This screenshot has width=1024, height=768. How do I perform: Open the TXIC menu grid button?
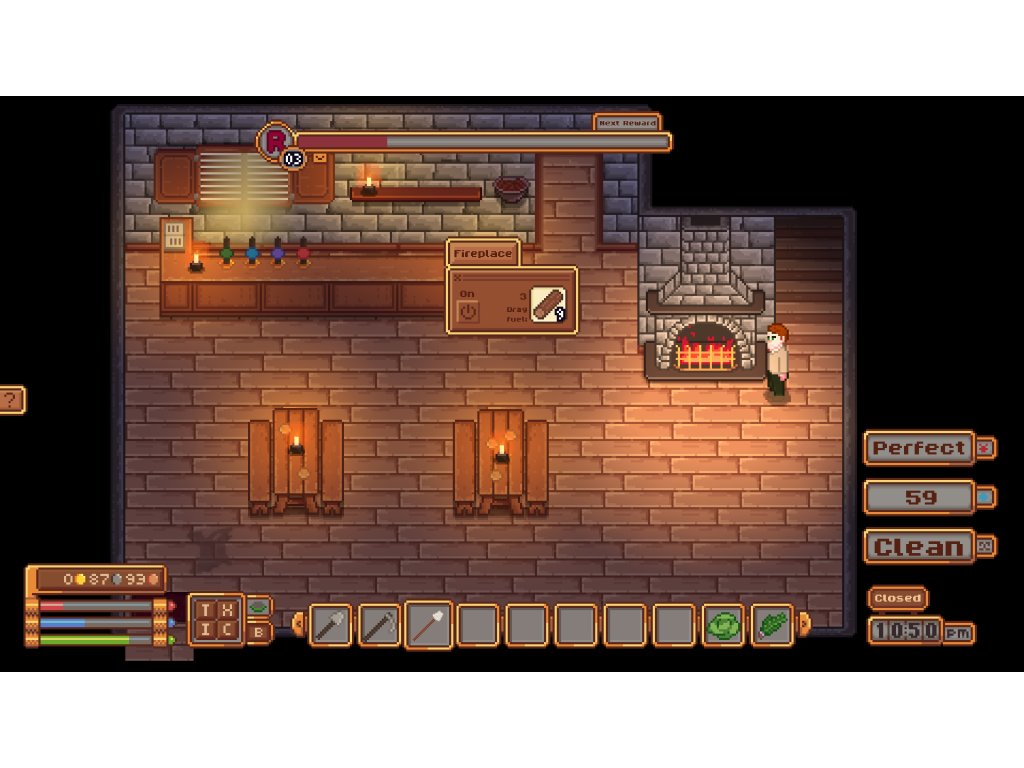point(216,618)
